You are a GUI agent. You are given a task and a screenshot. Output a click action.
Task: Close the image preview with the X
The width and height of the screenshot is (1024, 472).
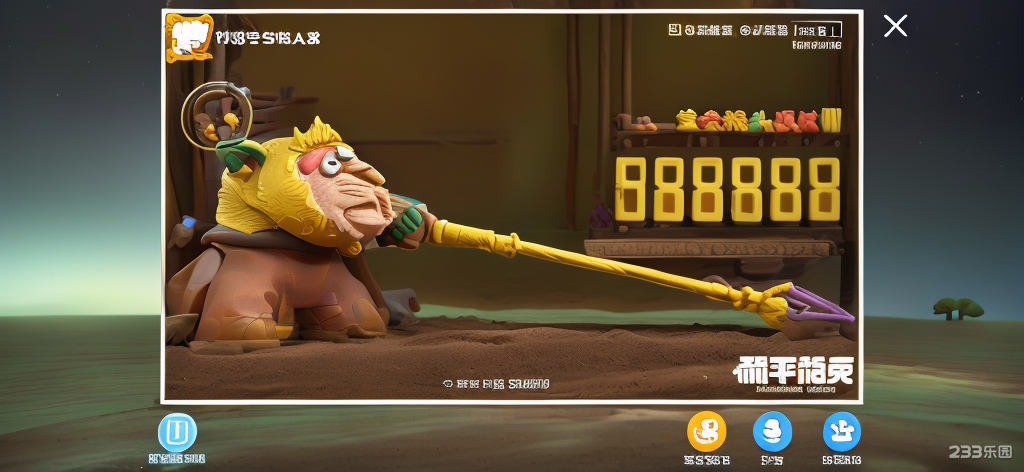coord(895,26)
